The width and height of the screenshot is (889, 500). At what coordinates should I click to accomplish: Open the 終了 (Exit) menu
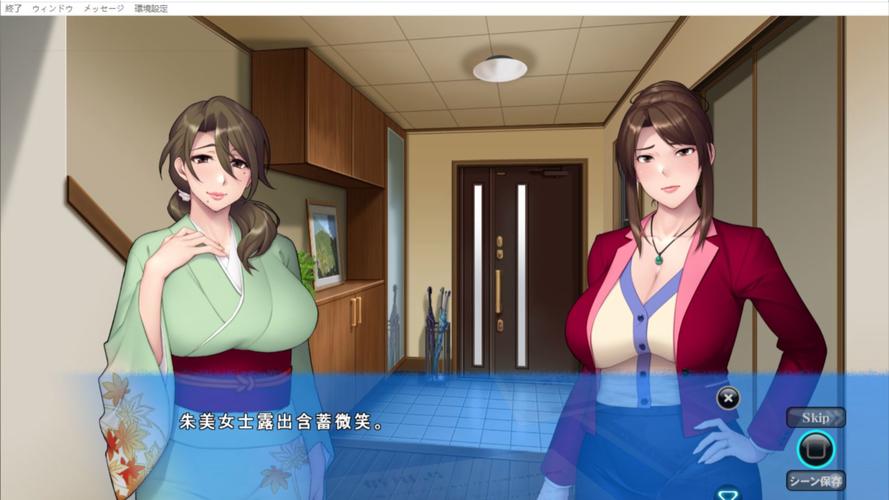(x=13, y=8)
